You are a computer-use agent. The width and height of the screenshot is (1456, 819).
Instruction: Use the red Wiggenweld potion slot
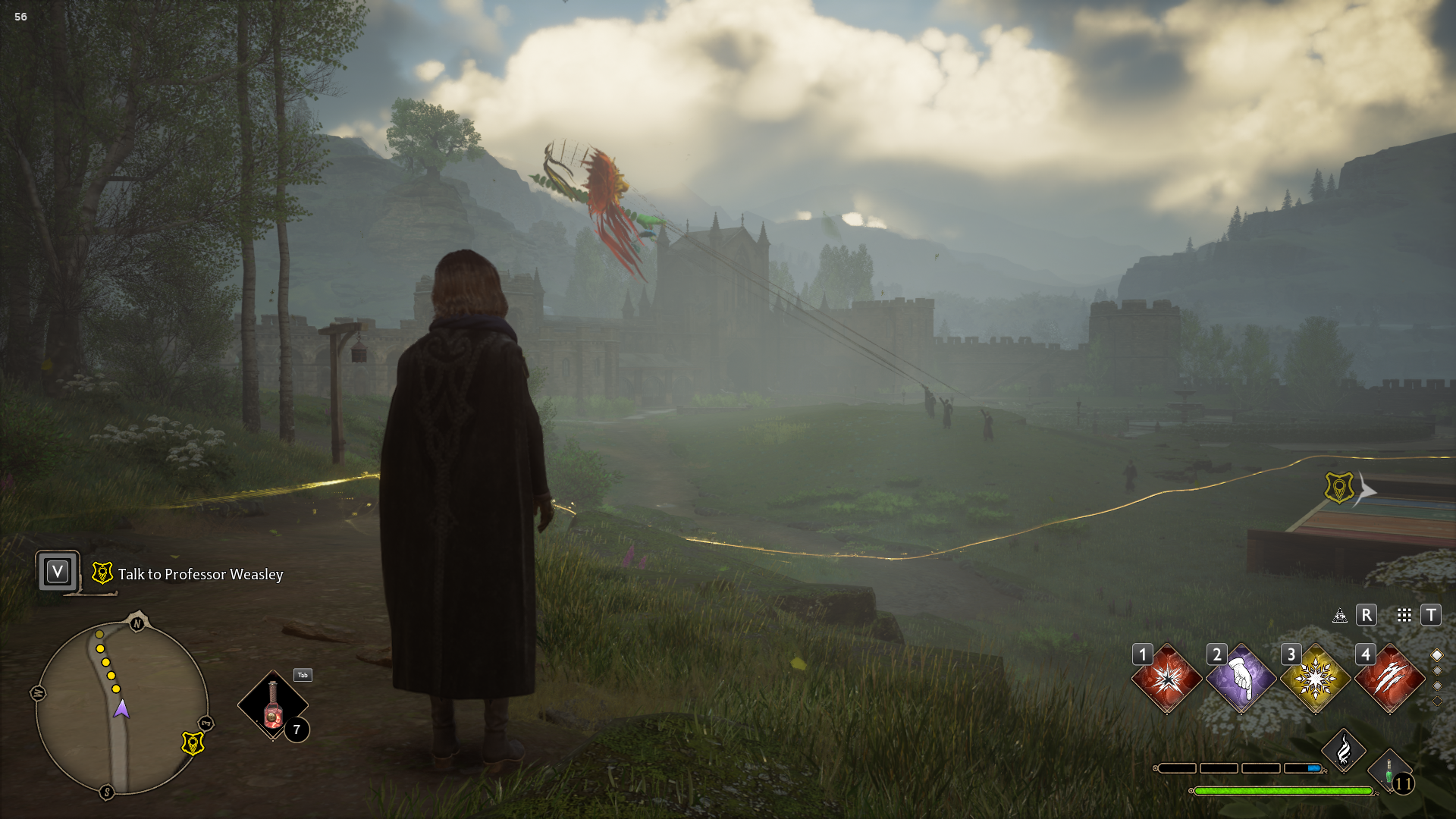point(273,705)
